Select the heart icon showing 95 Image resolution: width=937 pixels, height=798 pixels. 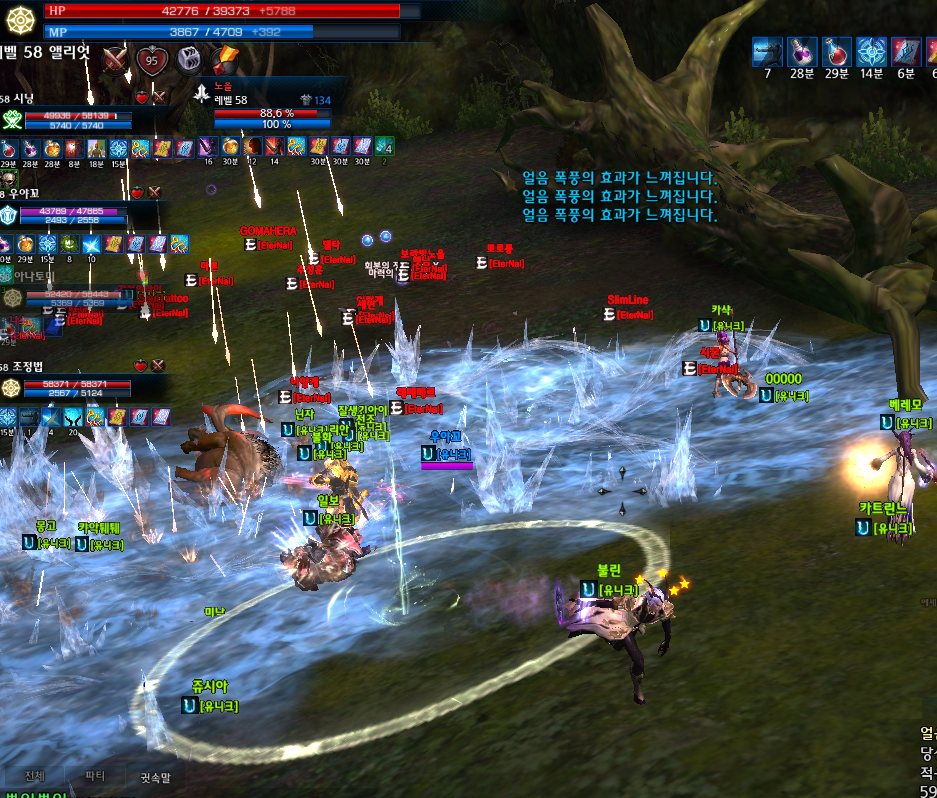(x=152, y=59)
